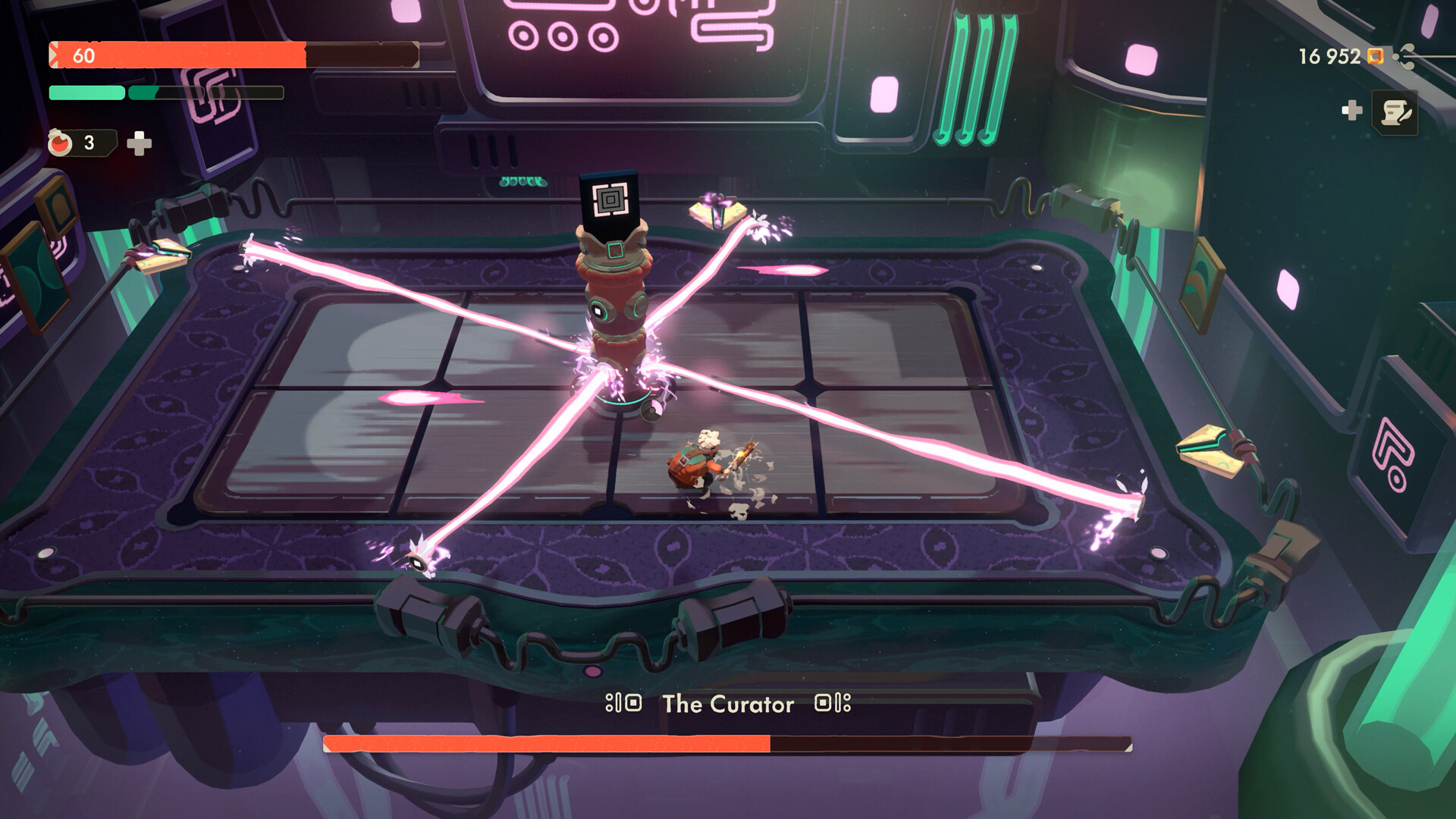The height and width of the screenshot is (819, 1456).
Task: Use the red health potion
Action: (61, 143)
